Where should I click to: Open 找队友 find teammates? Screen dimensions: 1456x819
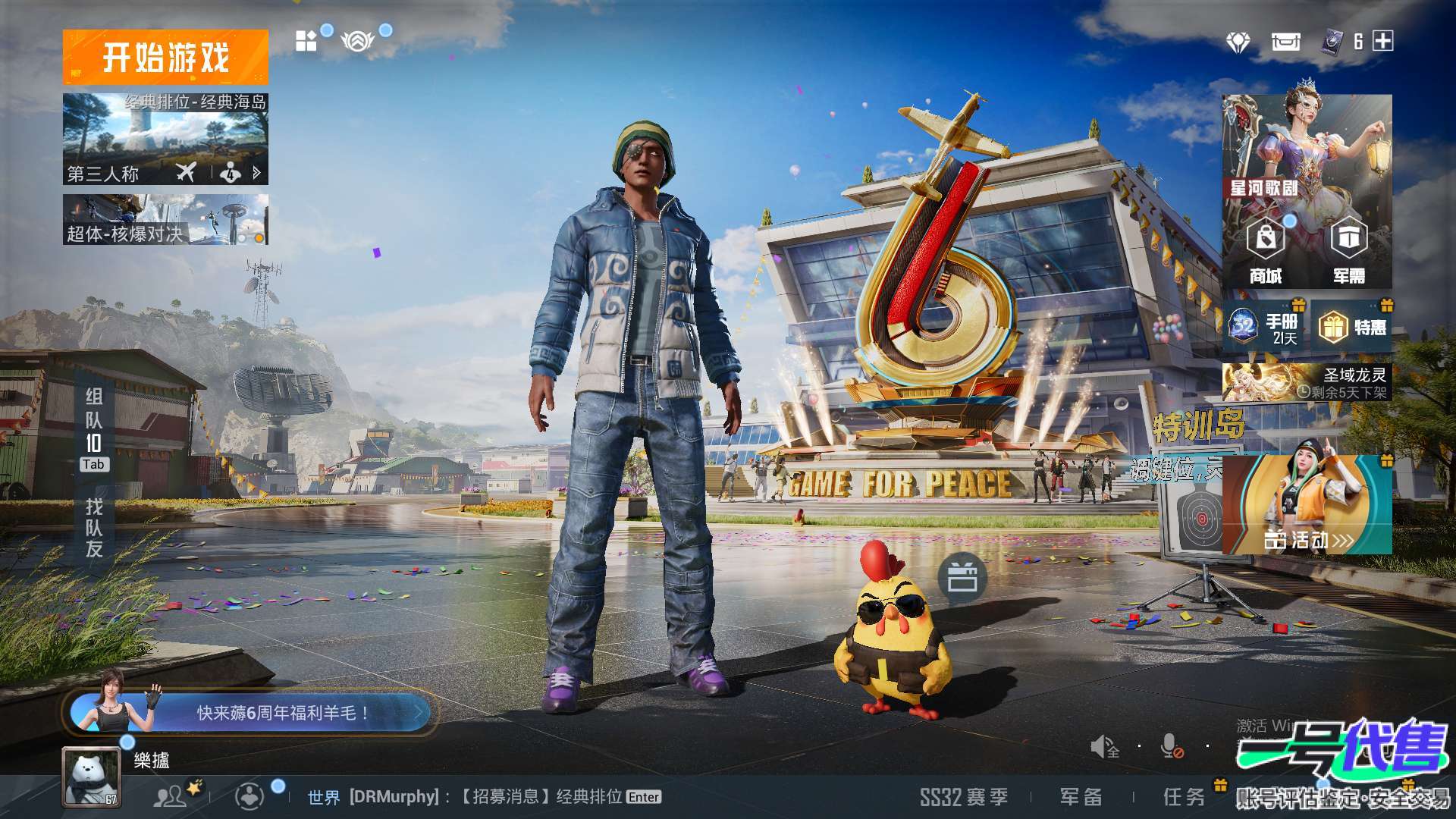[94, 528]
